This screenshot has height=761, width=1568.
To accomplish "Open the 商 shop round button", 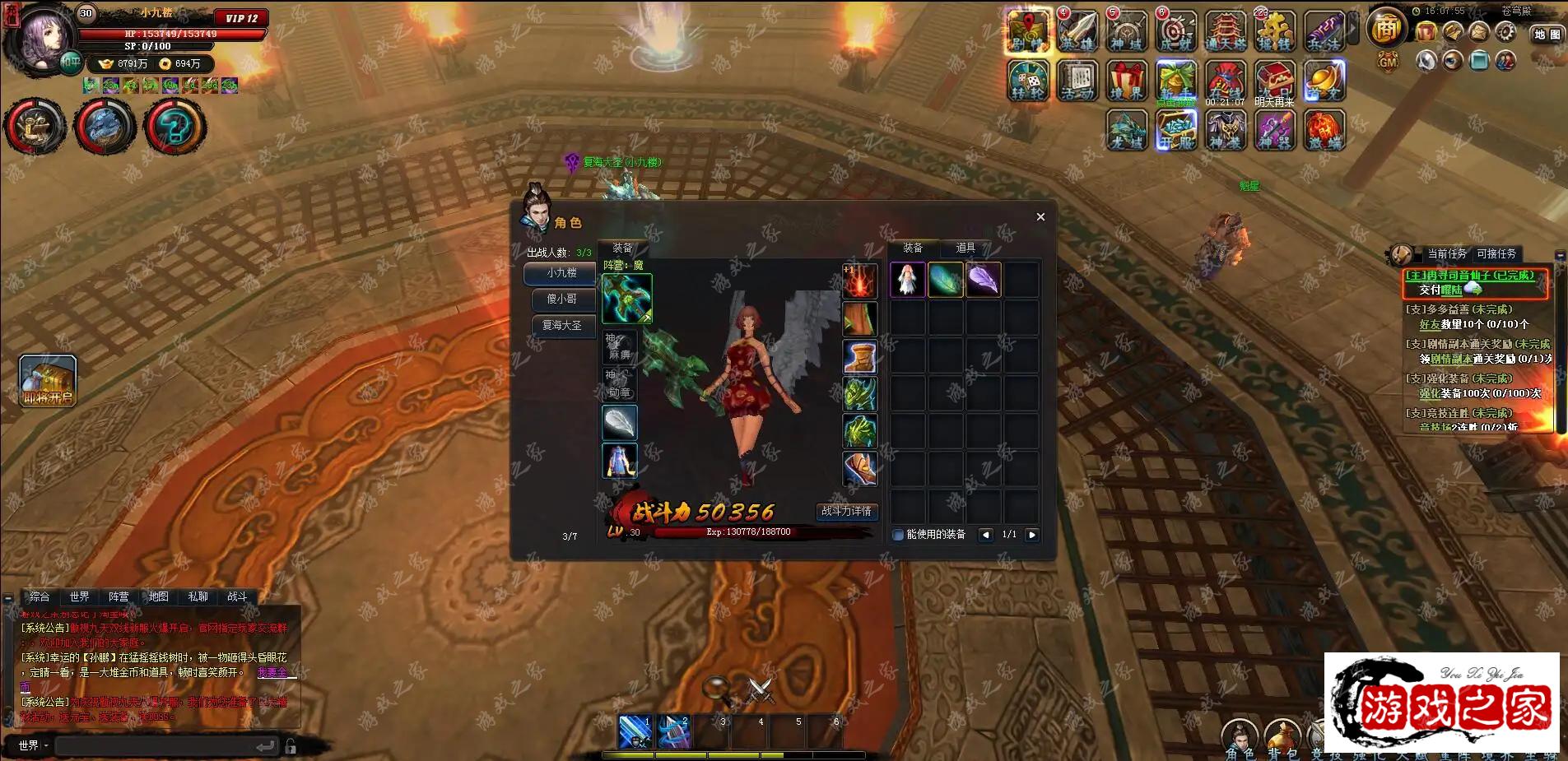I will 1387,29.
